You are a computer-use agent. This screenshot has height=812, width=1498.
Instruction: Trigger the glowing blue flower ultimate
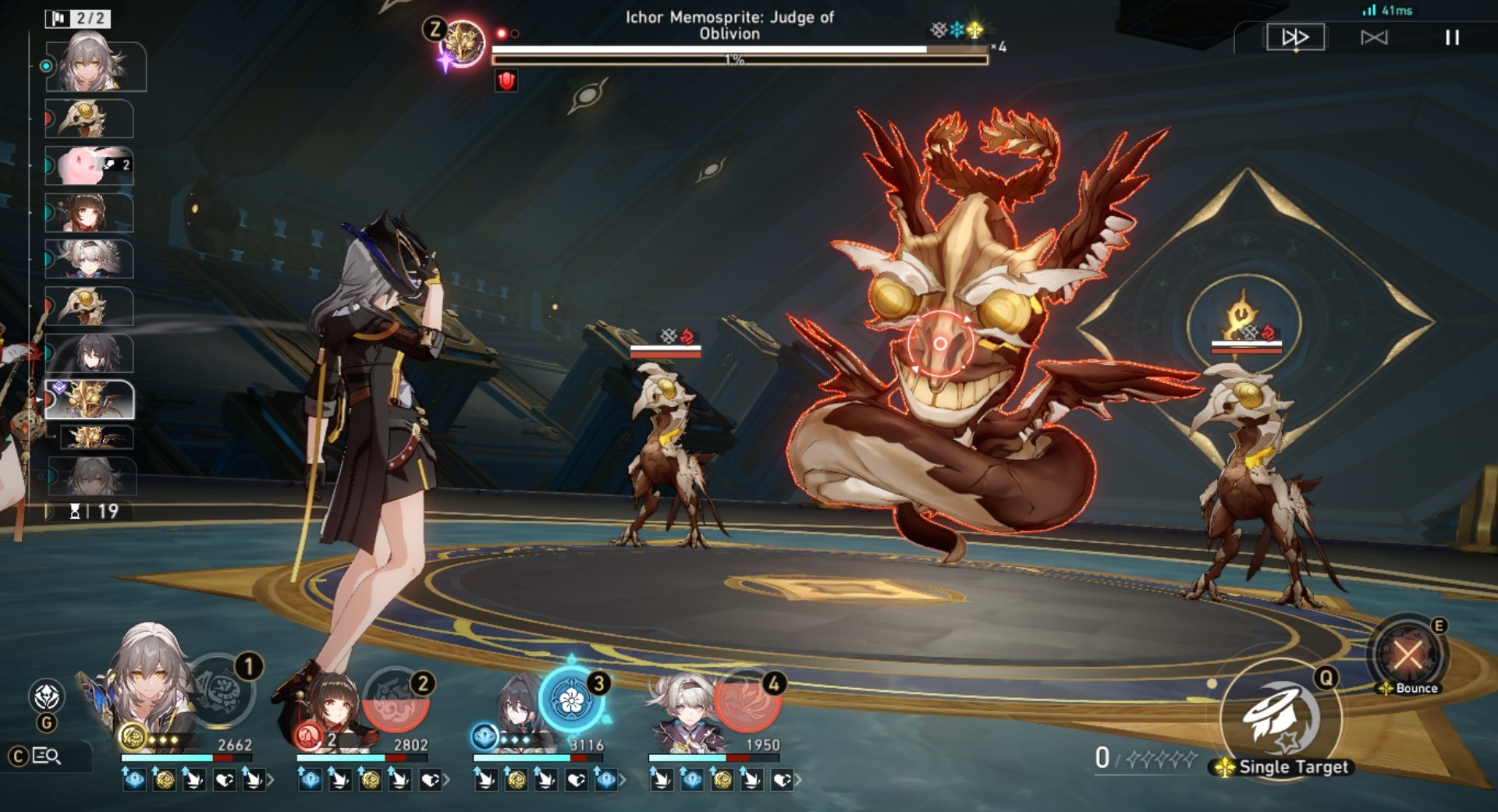pos(572,700)
